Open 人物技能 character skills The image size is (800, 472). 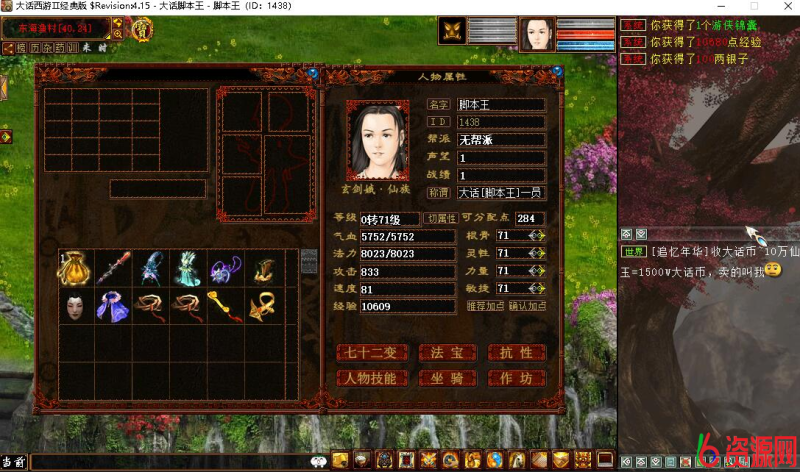point(372,378)
